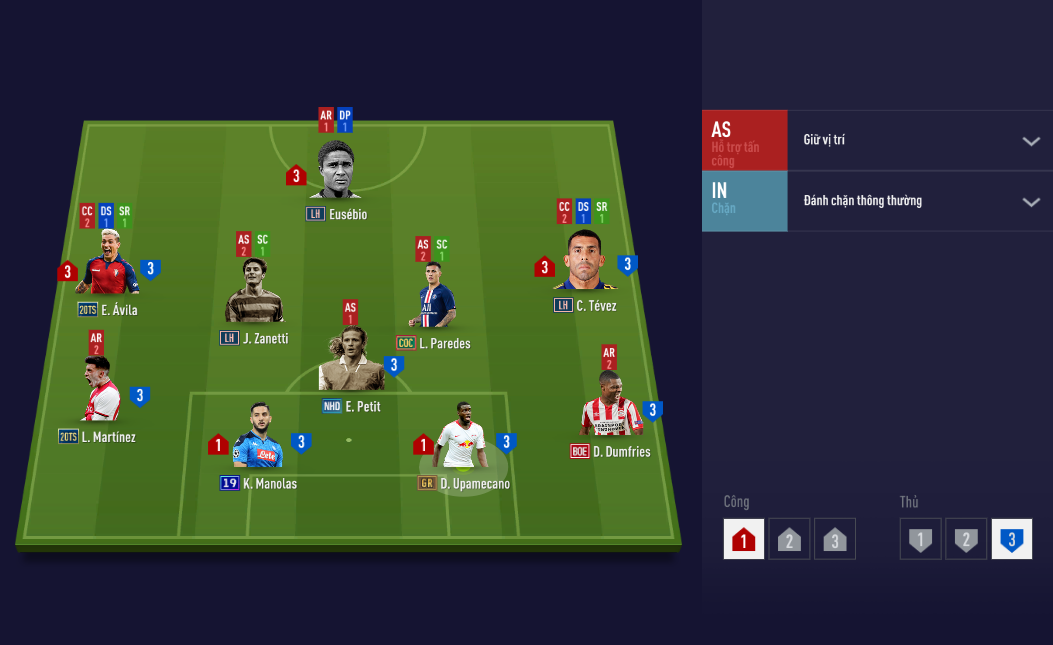Select J. Zanetti in midfield
Image resolution: width=1053 pixels, height=645 pixels.
(254, 292)
